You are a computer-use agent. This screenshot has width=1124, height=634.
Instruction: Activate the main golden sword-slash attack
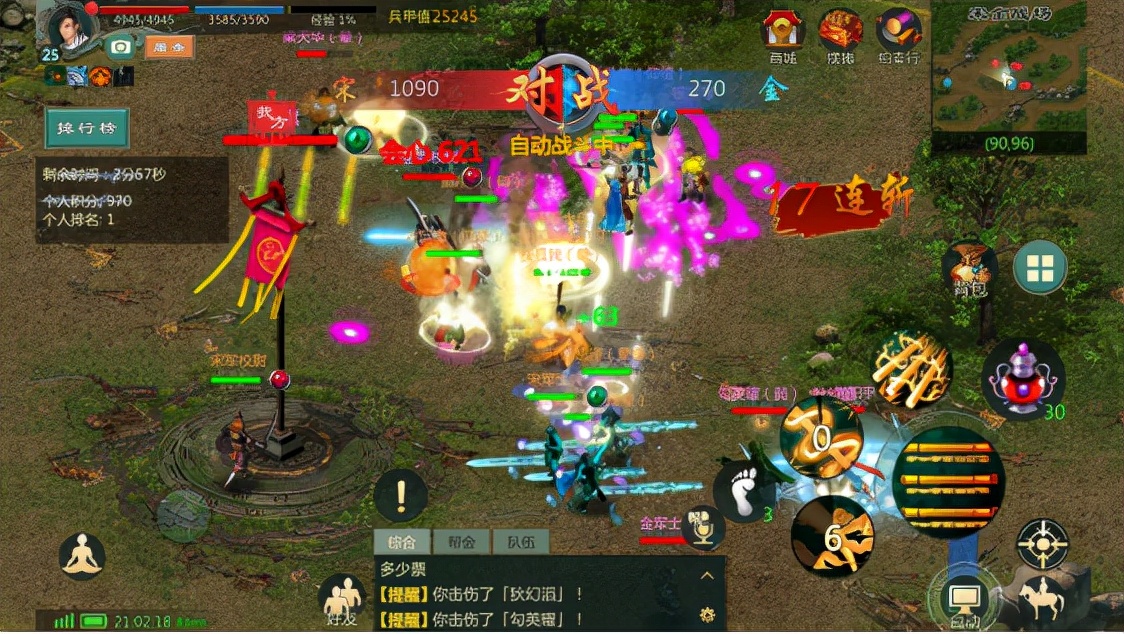click(948, 482)
